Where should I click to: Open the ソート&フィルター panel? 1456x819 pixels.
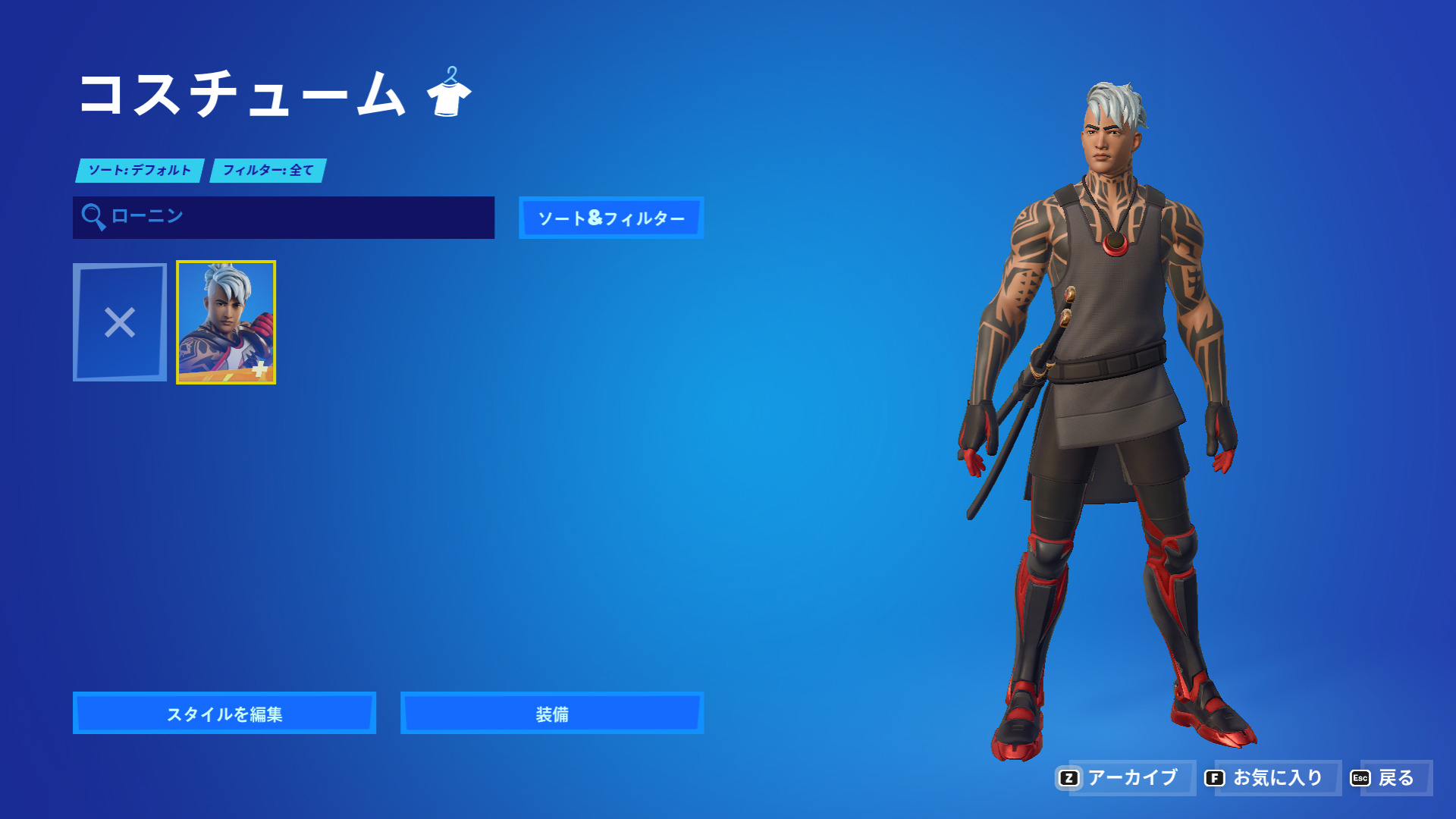pyautogui.click(x=611, y=218)
